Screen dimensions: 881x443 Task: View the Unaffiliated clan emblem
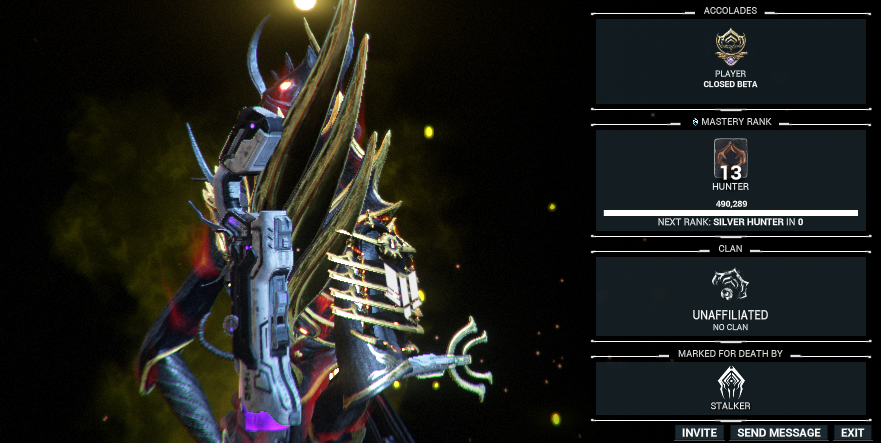730,286
